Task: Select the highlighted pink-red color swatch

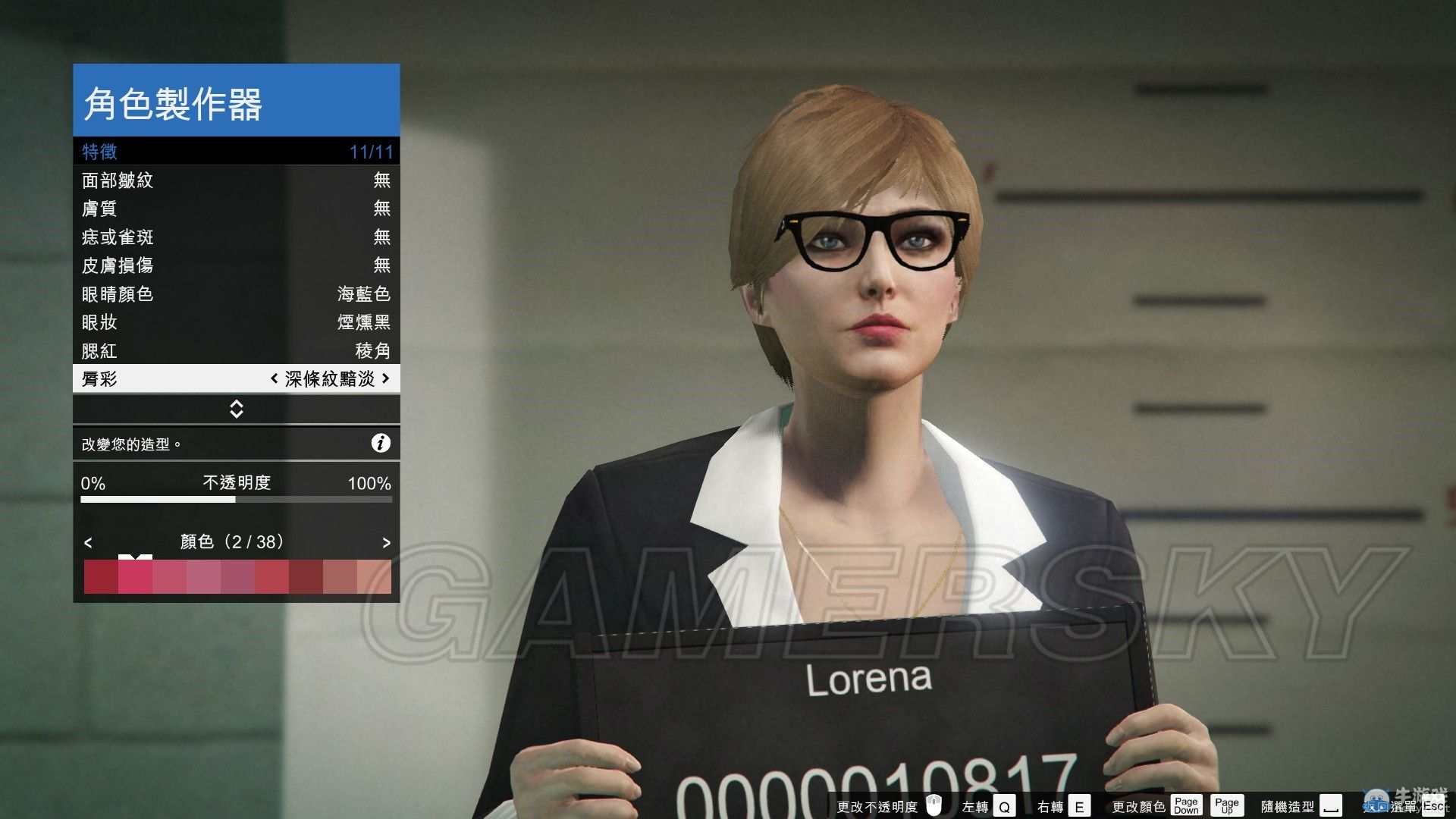Action: (135, 577)
